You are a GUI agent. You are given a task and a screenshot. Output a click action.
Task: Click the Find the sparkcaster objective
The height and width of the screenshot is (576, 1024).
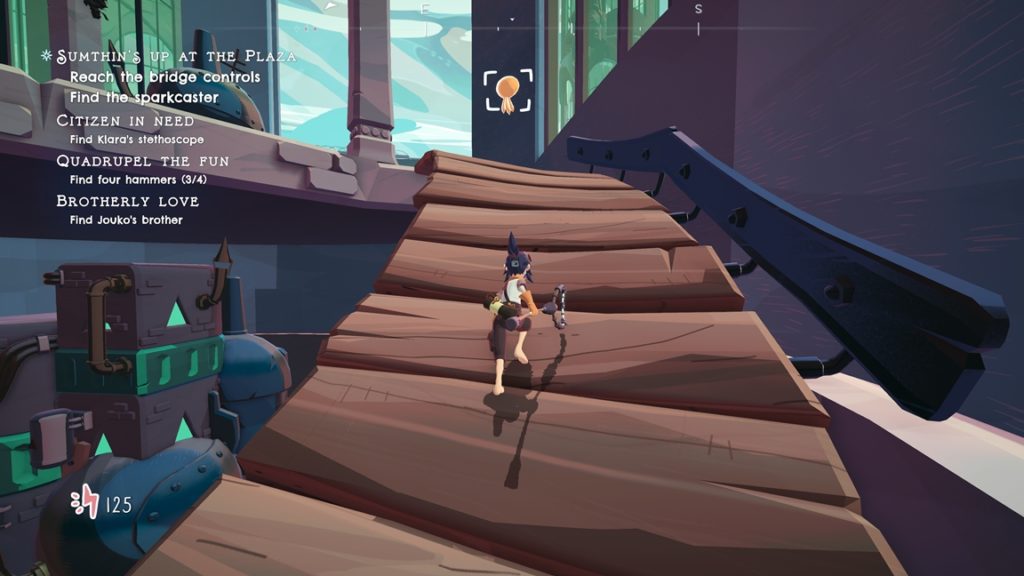tap(143, 97)
